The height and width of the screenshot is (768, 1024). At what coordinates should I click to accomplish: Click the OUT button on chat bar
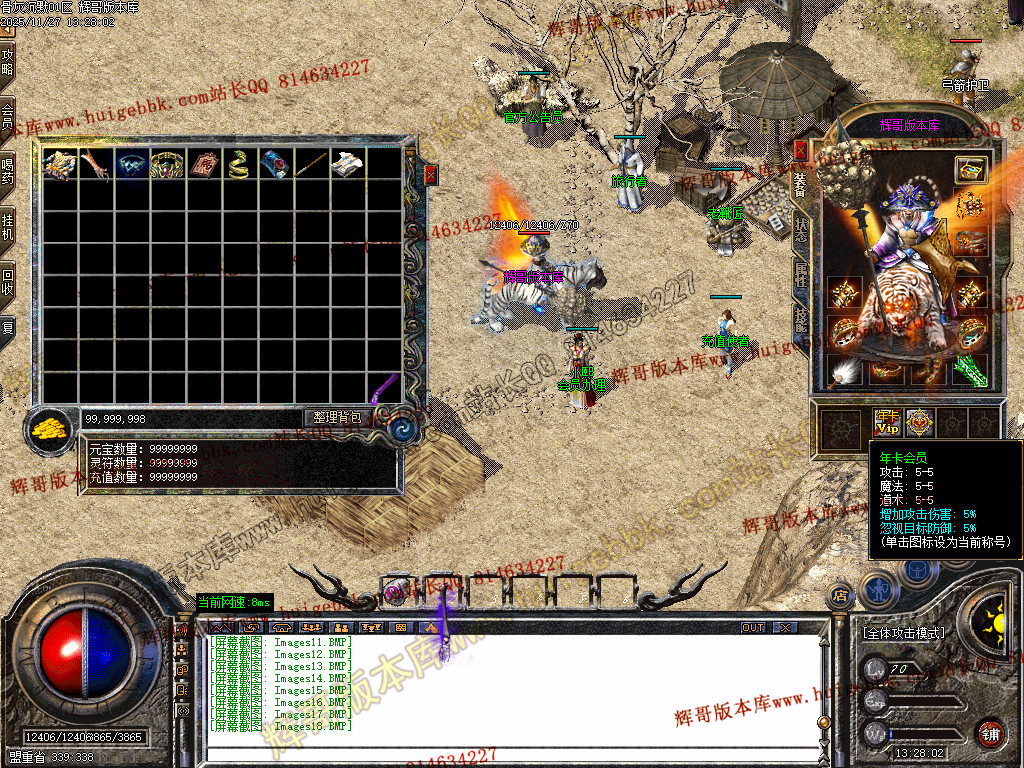[753, 627]
